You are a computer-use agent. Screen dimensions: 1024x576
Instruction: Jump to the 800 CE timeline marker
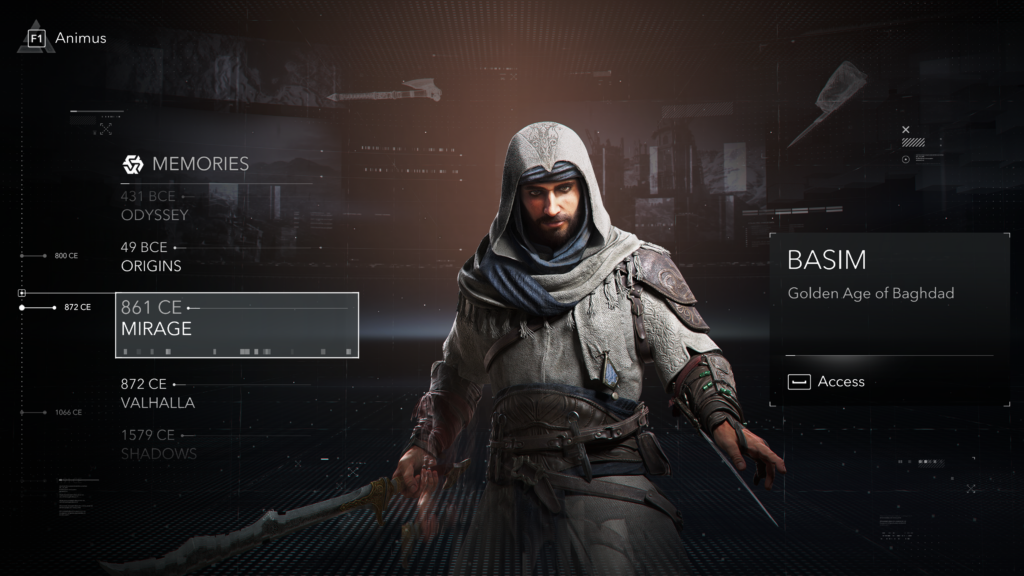tap(66, 256)
